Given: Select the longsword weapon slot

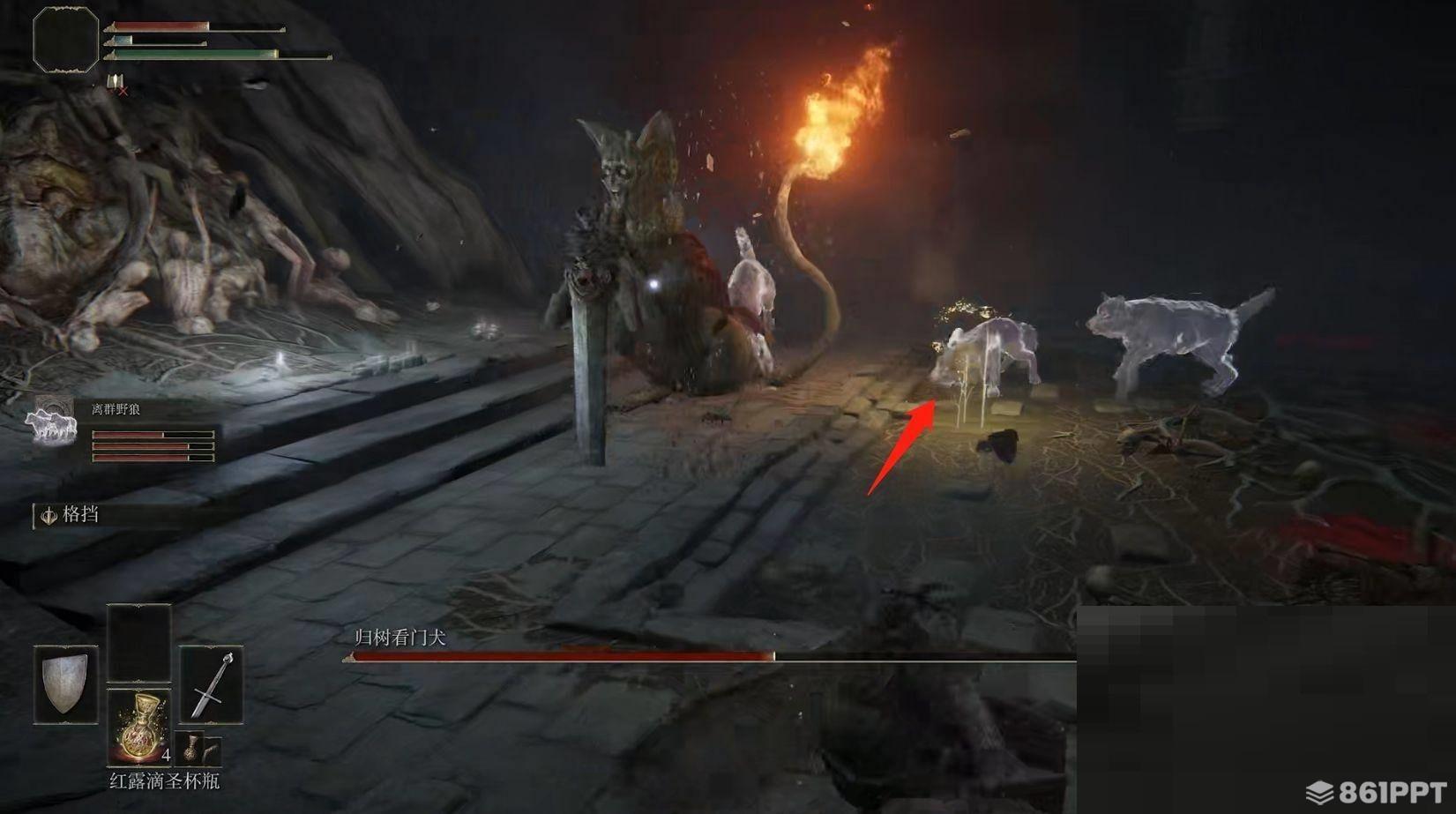Looking at the screenshot, I should click(212, 685).
